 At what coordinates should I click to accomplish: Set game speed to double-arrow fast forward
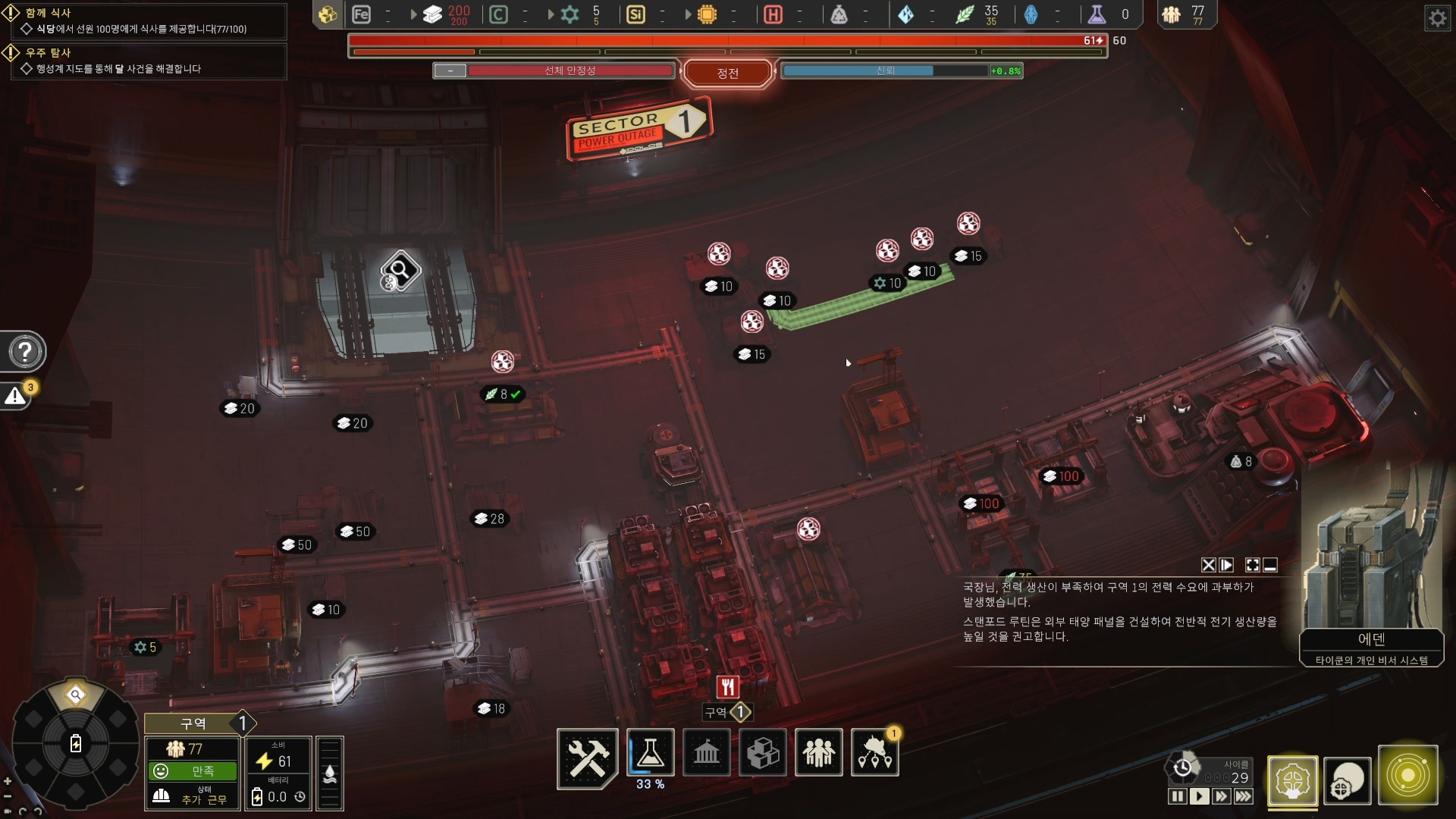1221,796
